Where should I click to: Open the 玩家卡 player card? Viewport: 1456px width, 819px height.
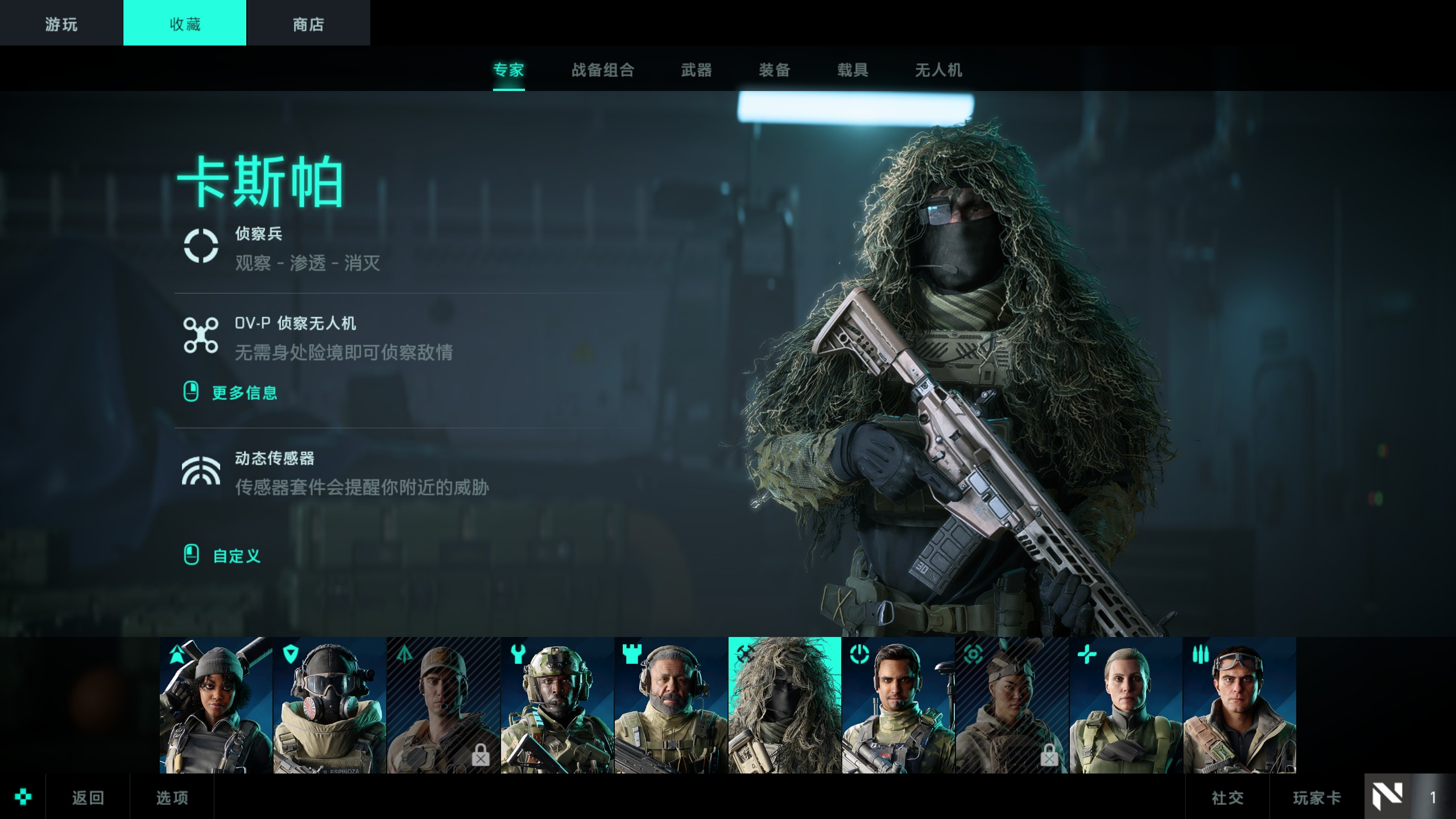pyautogui.click(x=1317, y=797)
